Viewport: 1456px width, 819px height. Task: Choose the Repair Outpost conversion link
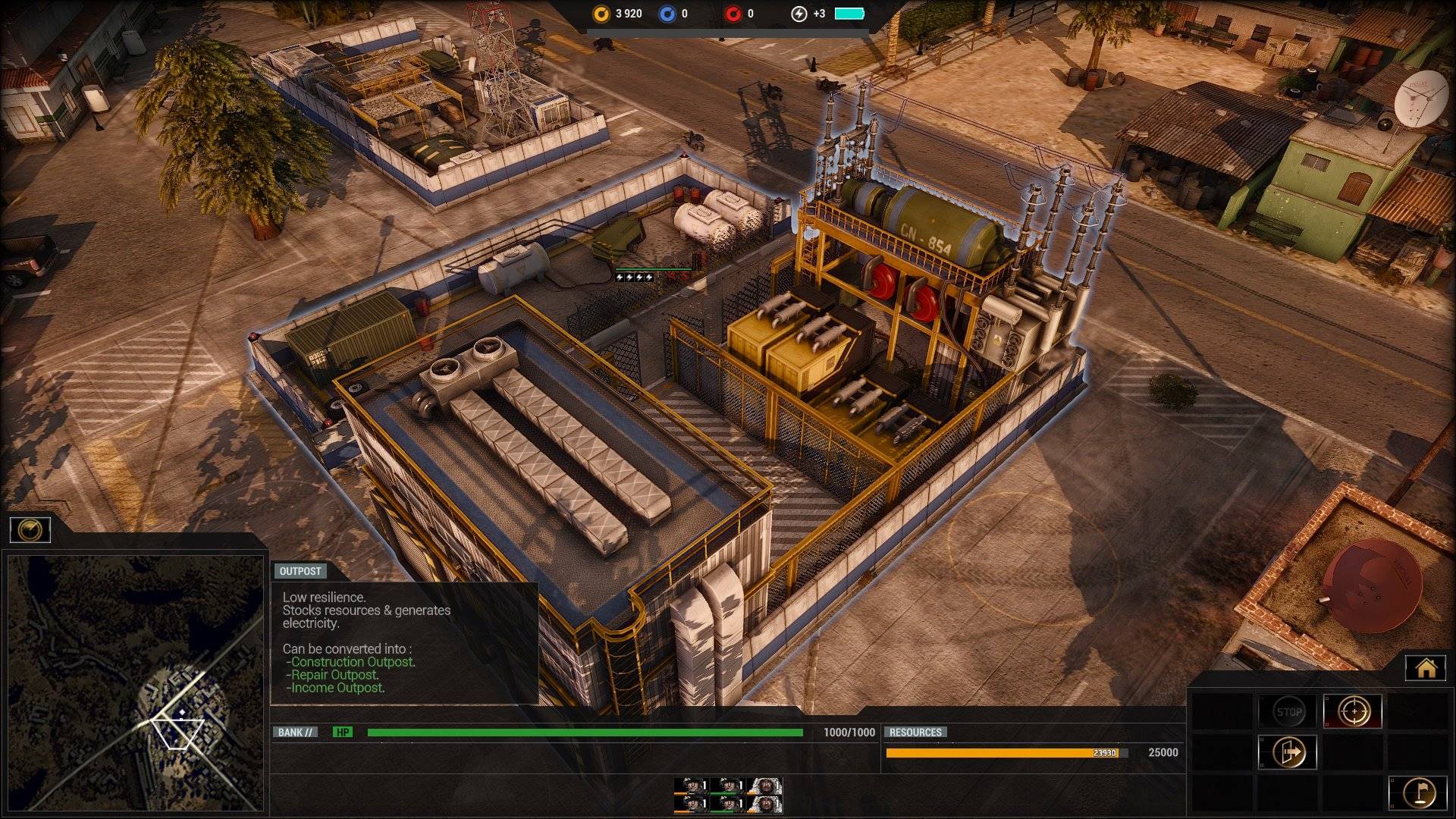[x=334, y=675]
